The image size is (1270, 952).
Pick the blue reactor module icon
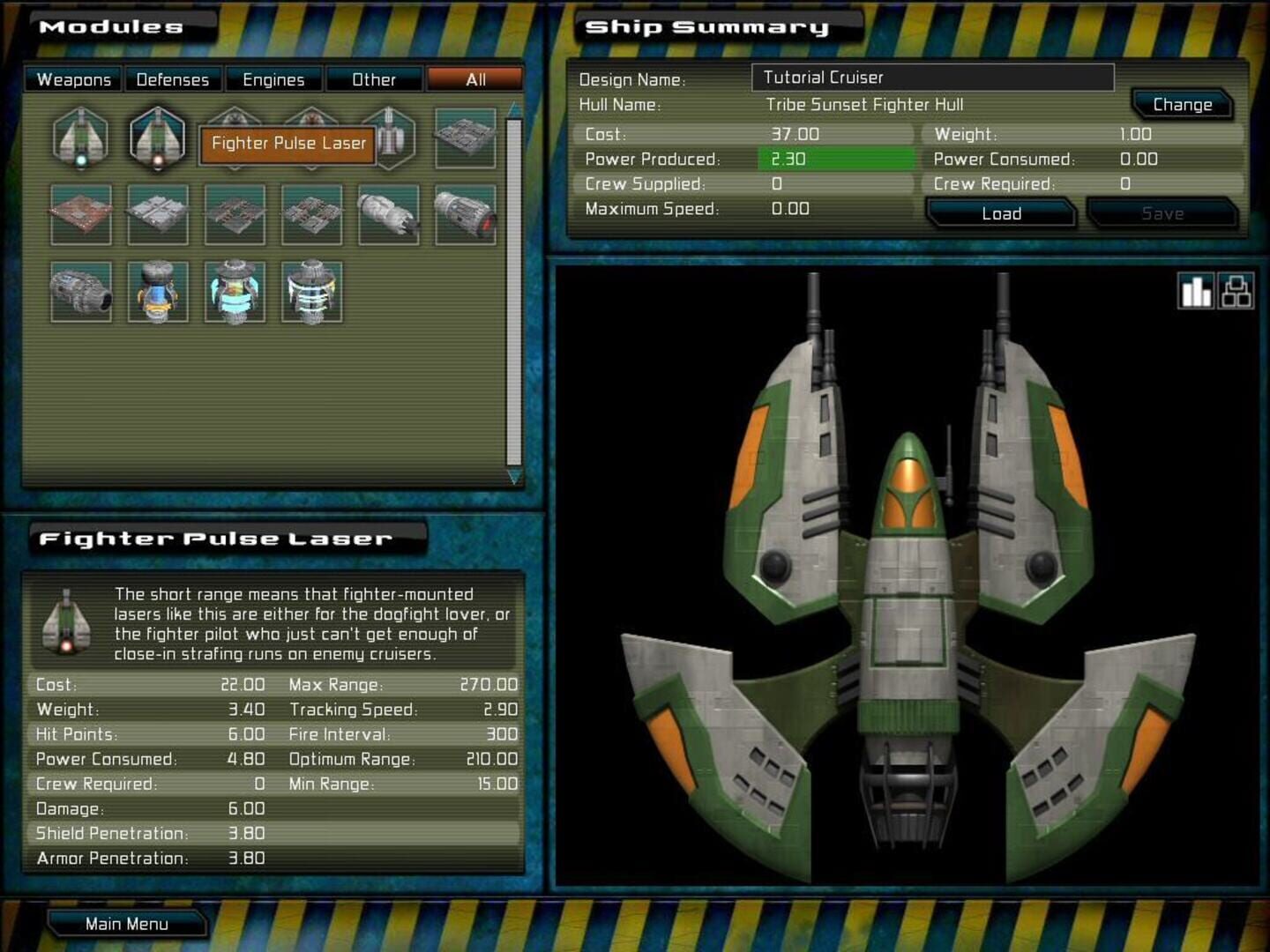pyautogui.click(x=157, y=291)
